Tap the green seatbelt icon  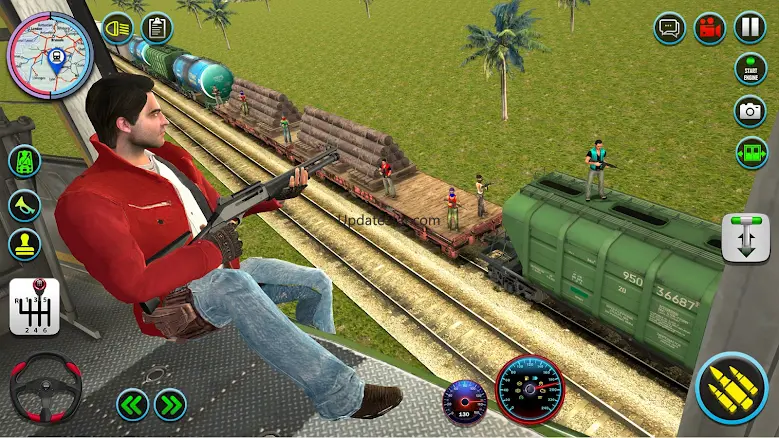point(24,162)
